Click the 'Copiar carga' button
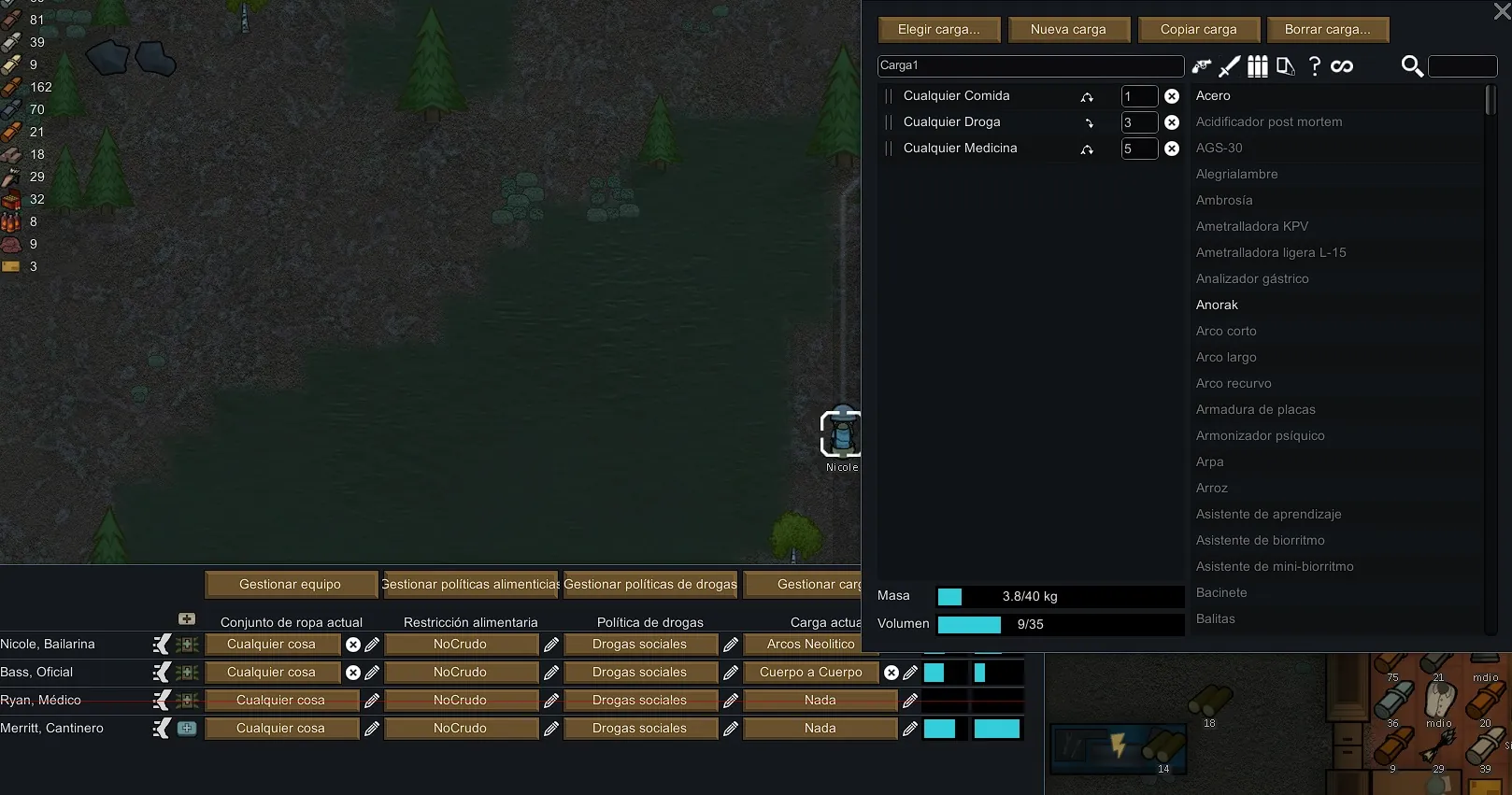 [x=1198, y=30]
